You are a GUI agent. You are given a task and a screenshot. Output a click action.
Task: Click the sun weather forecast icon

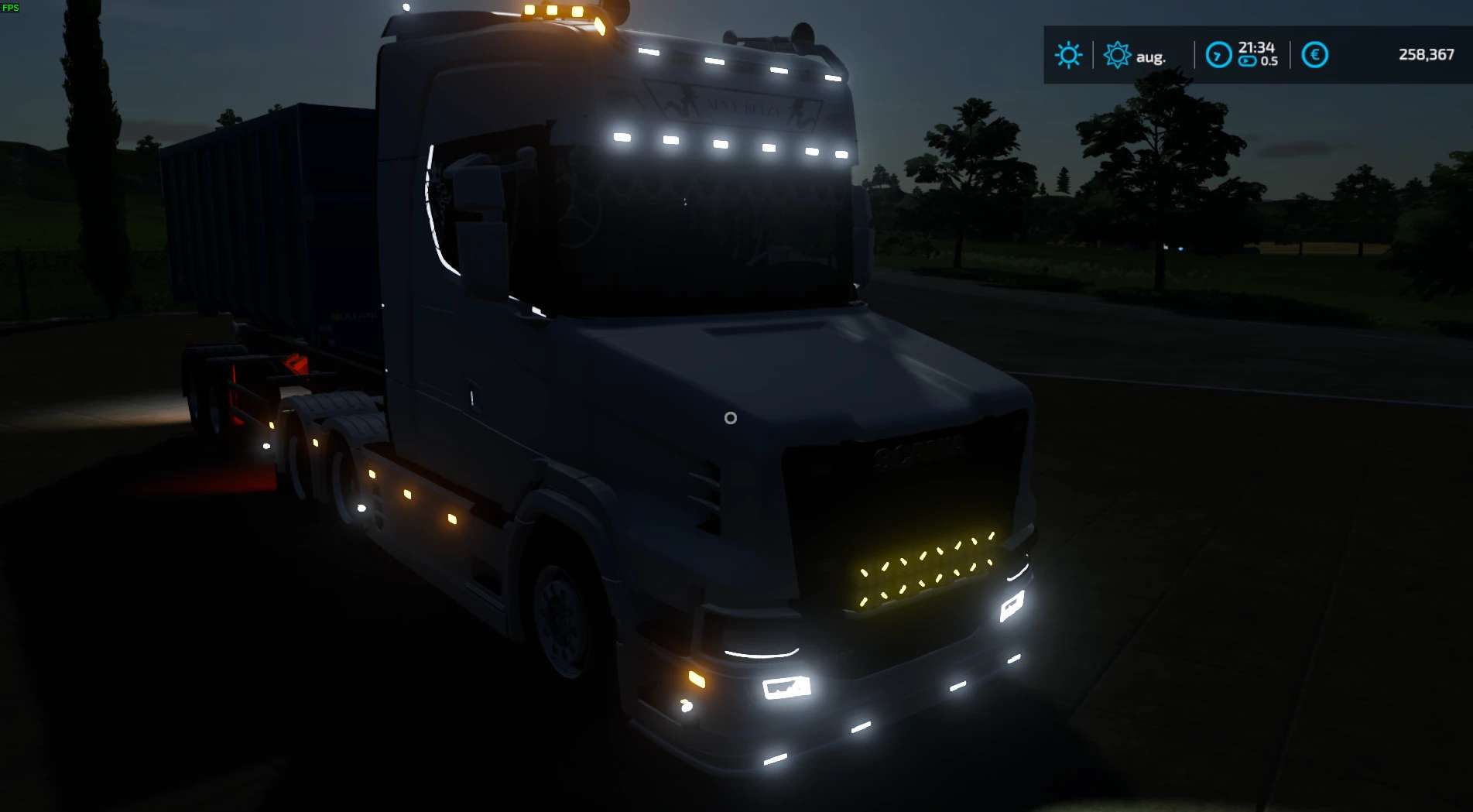point(1068,55)
